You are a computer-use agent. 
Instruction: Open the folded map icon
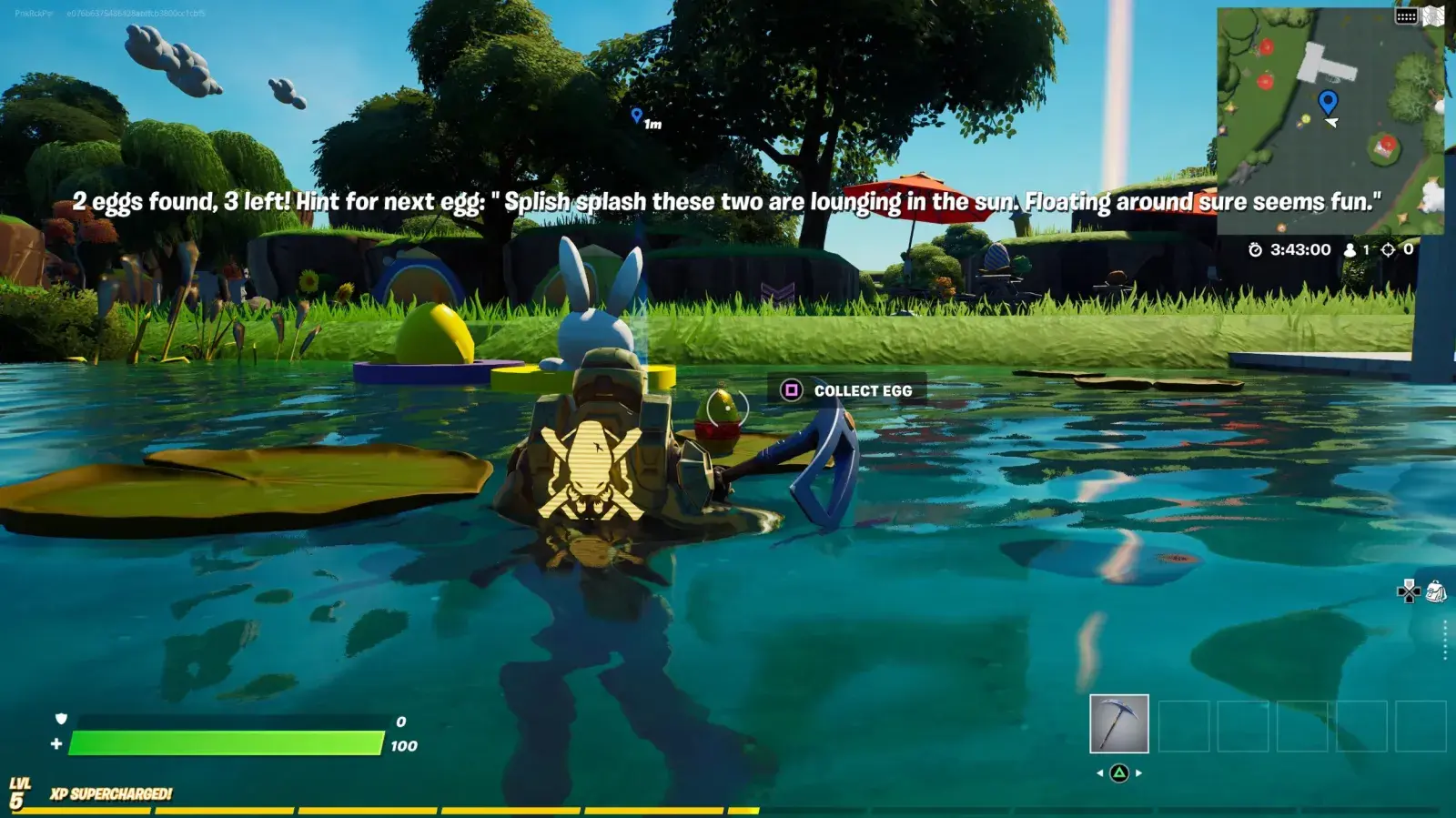pos(1434,15)
